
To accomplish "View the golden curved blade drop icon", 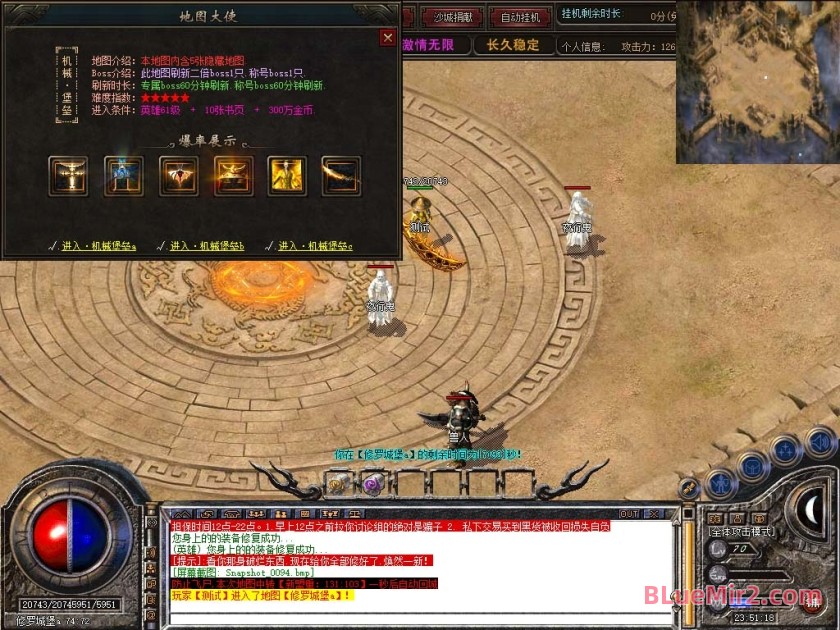I will tap(341, 176).
